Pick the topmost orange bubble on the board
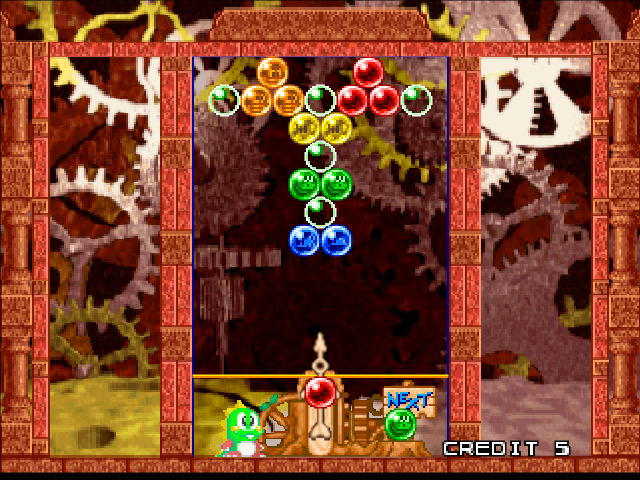The image size is (640, 480). 272,72
